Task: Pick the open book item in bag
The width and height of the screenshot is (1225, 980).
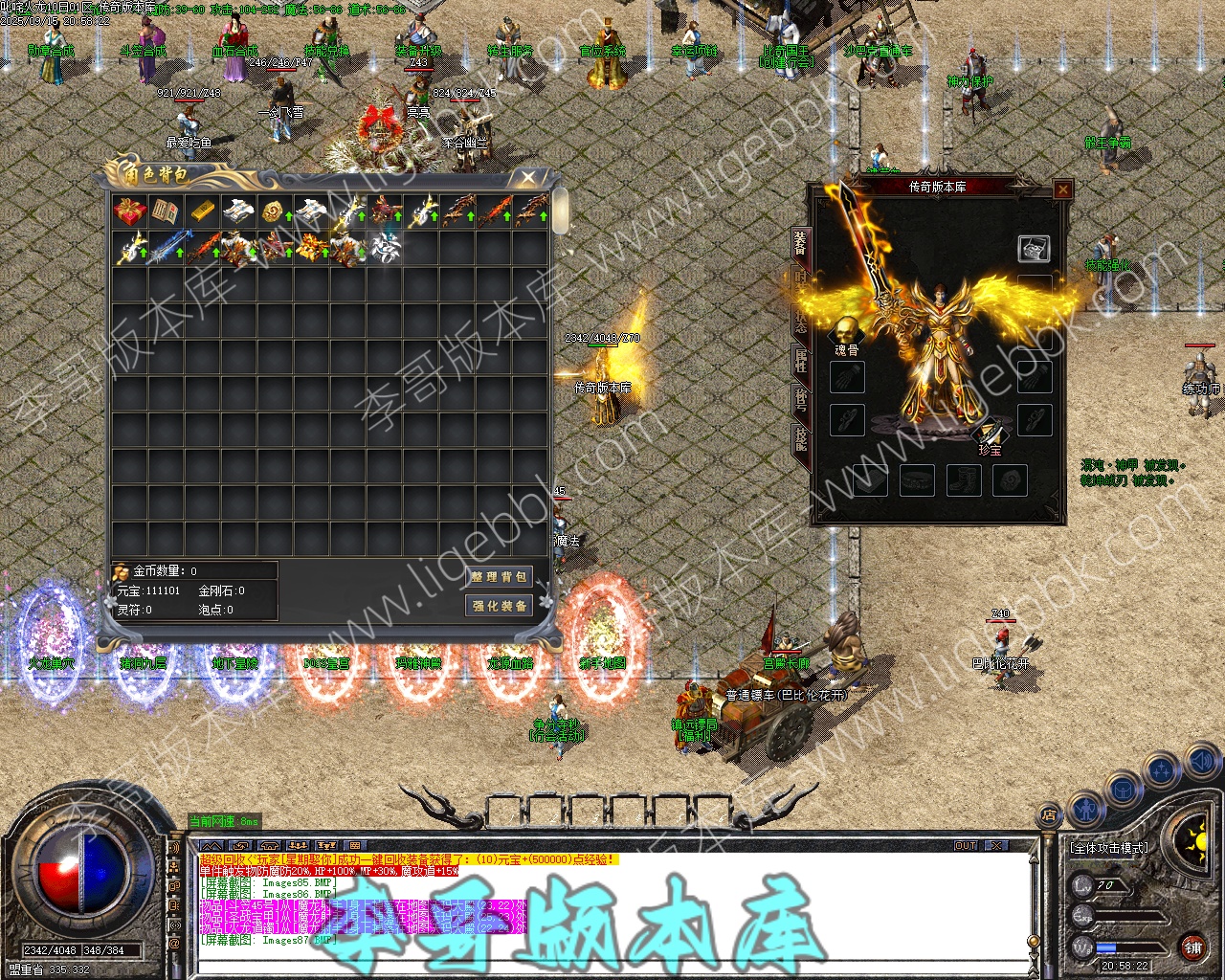Action: 166,211
